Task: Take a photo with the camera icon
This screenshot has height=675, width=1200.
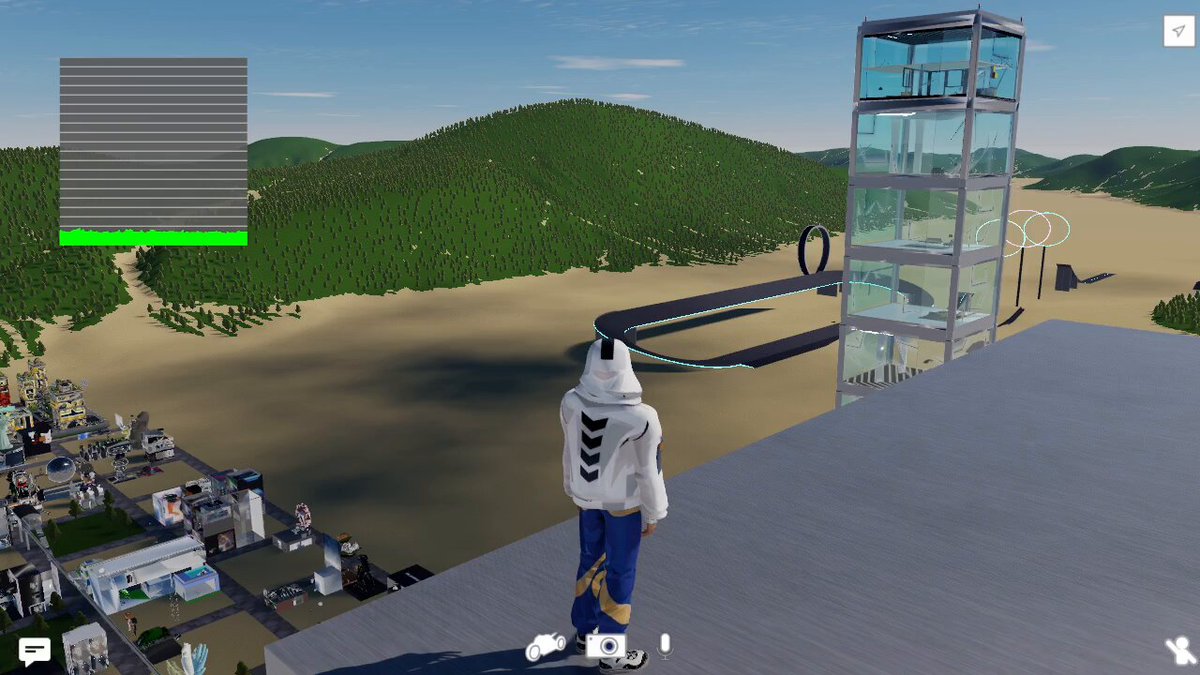Action: [606, 645]
